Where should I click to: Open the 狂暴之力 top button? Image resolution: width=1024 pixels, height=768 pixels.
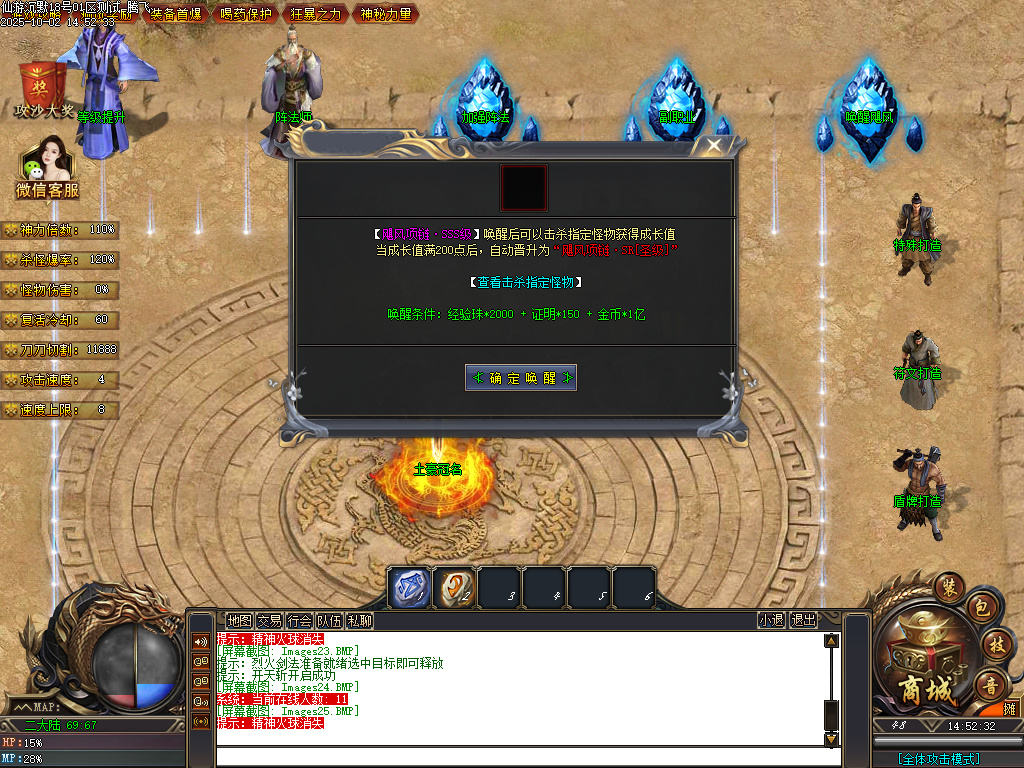coord(316,14)
